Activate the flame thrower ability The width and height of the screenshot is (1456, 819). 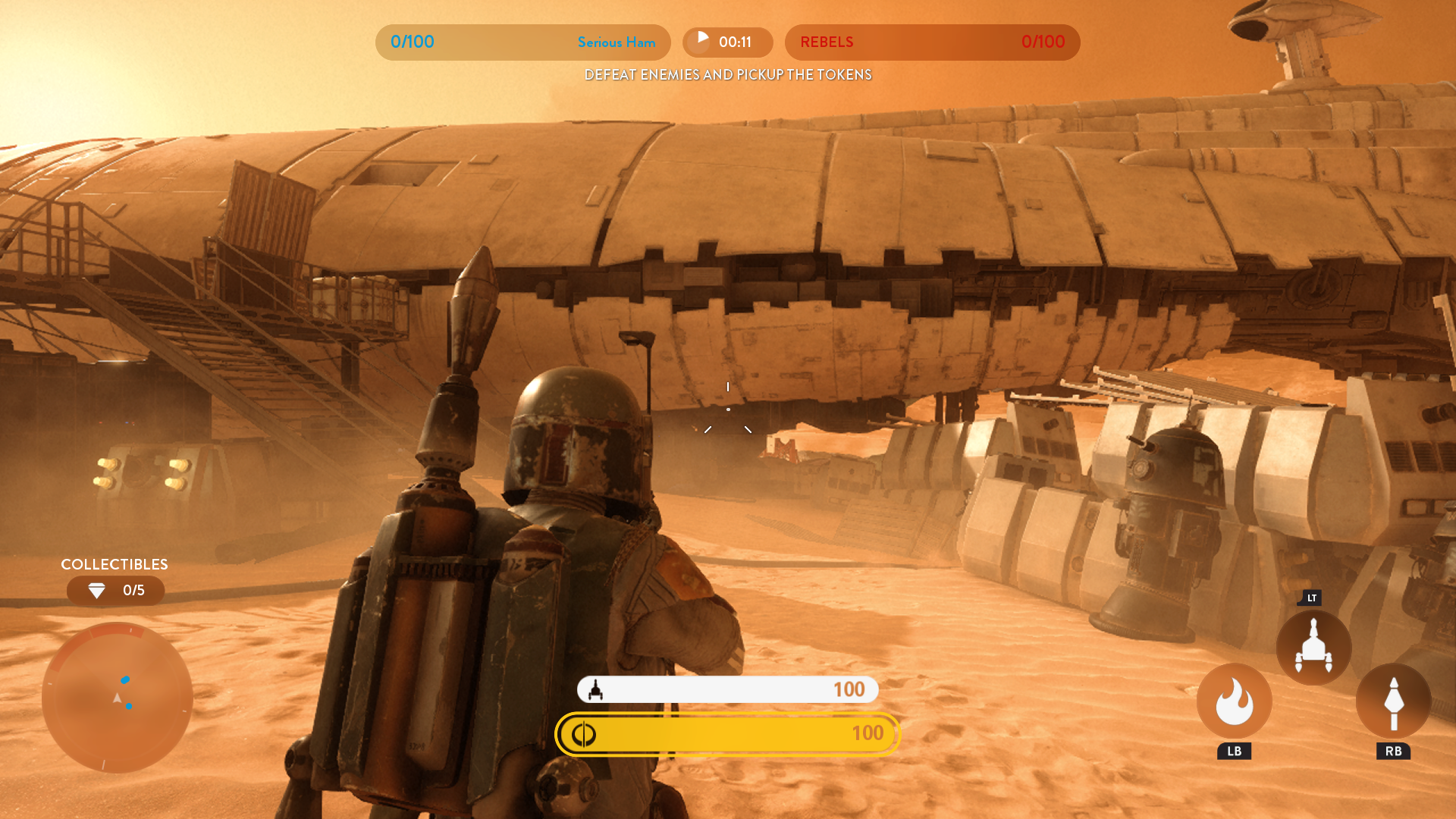[1234, 701]
